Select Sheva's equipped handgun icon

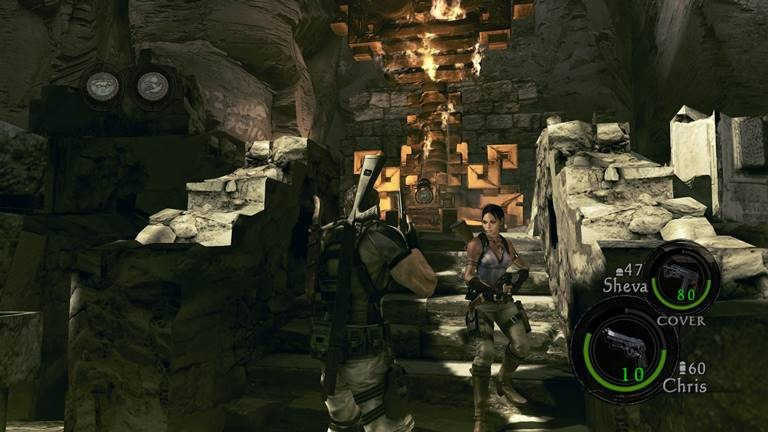point(681,274)
